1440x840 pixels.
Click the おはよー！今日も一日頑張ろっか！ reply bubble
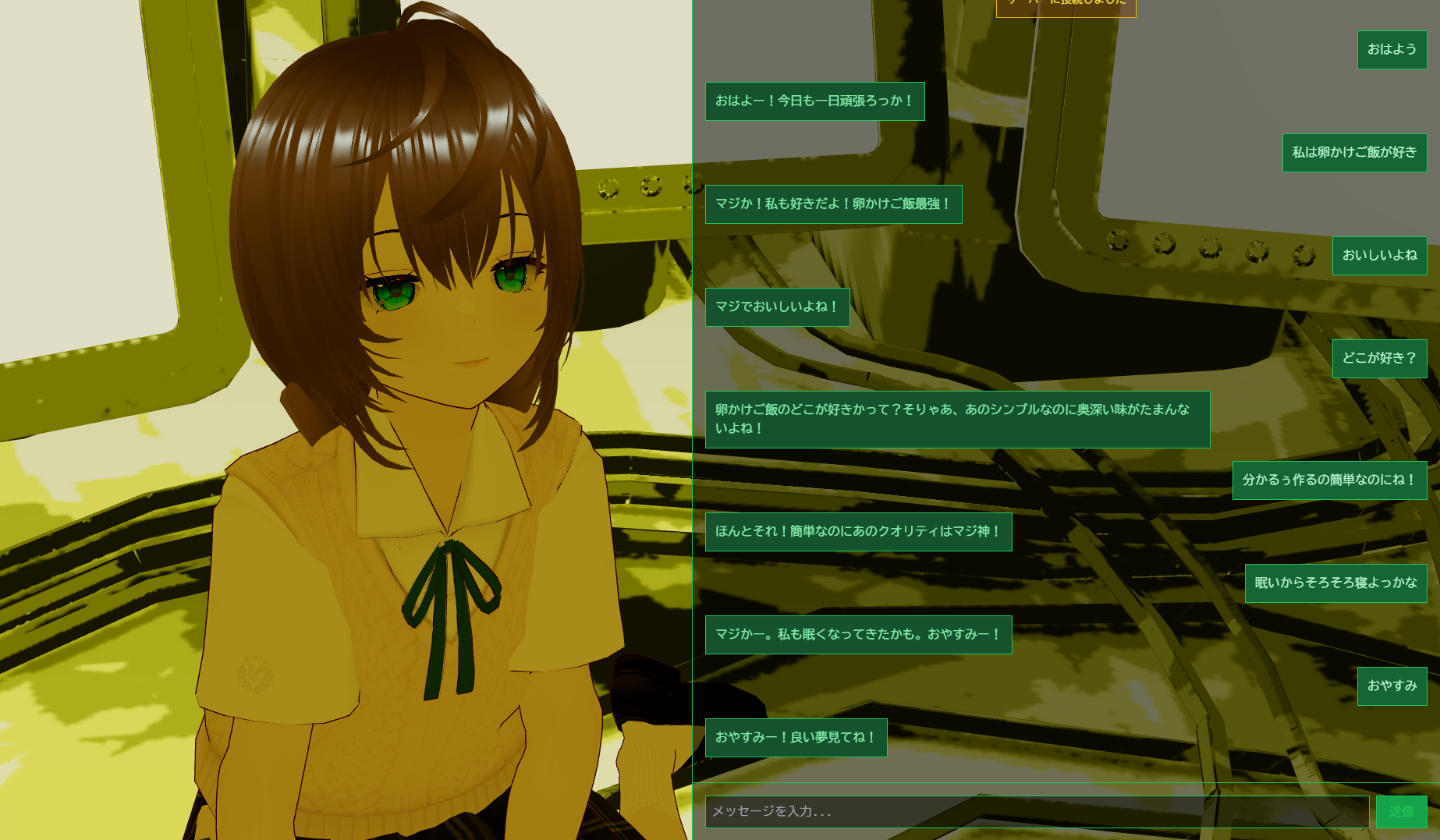[x=814, y=101]
